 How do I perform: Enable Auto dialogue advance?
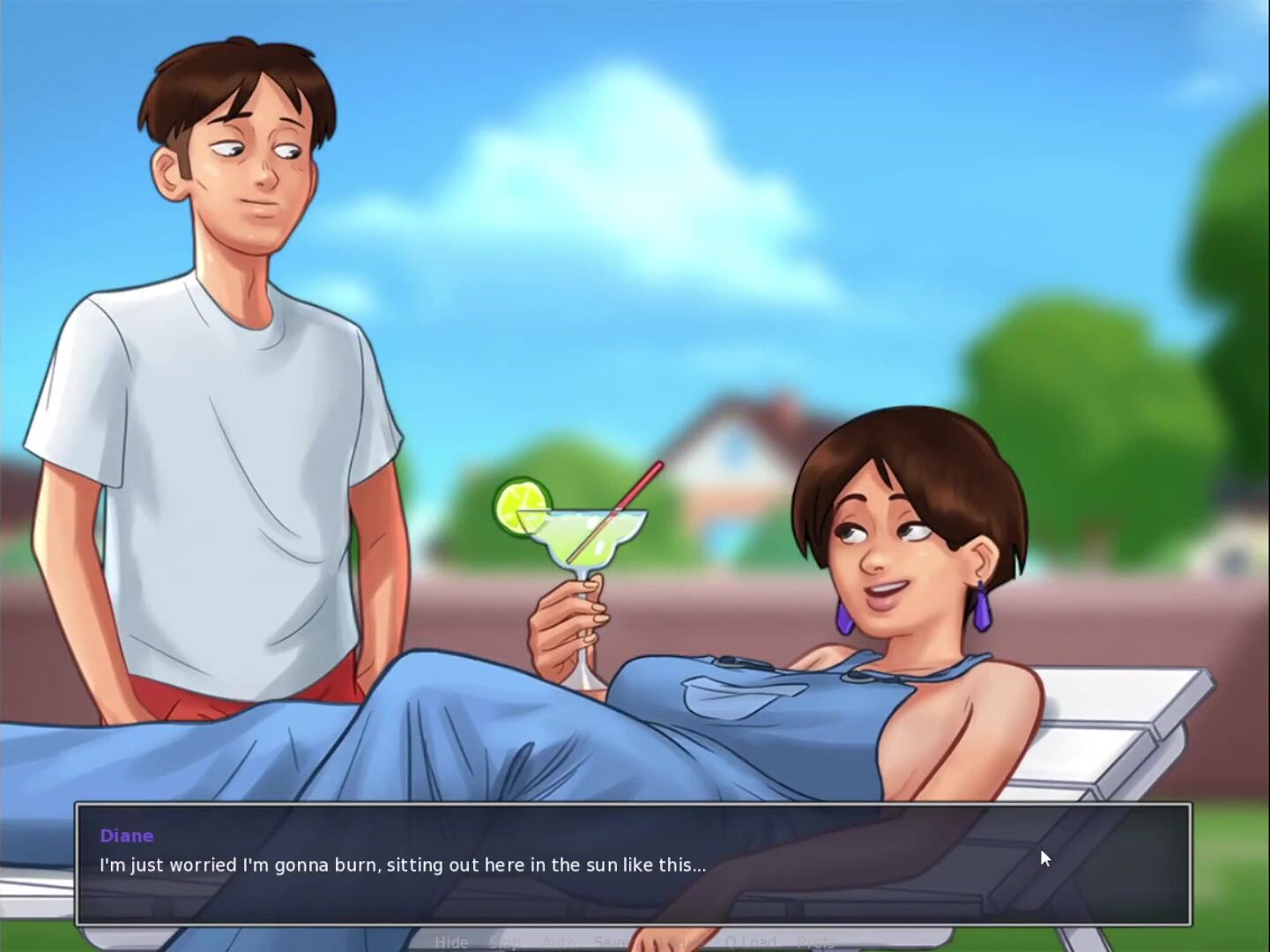(x=557, y=942)
